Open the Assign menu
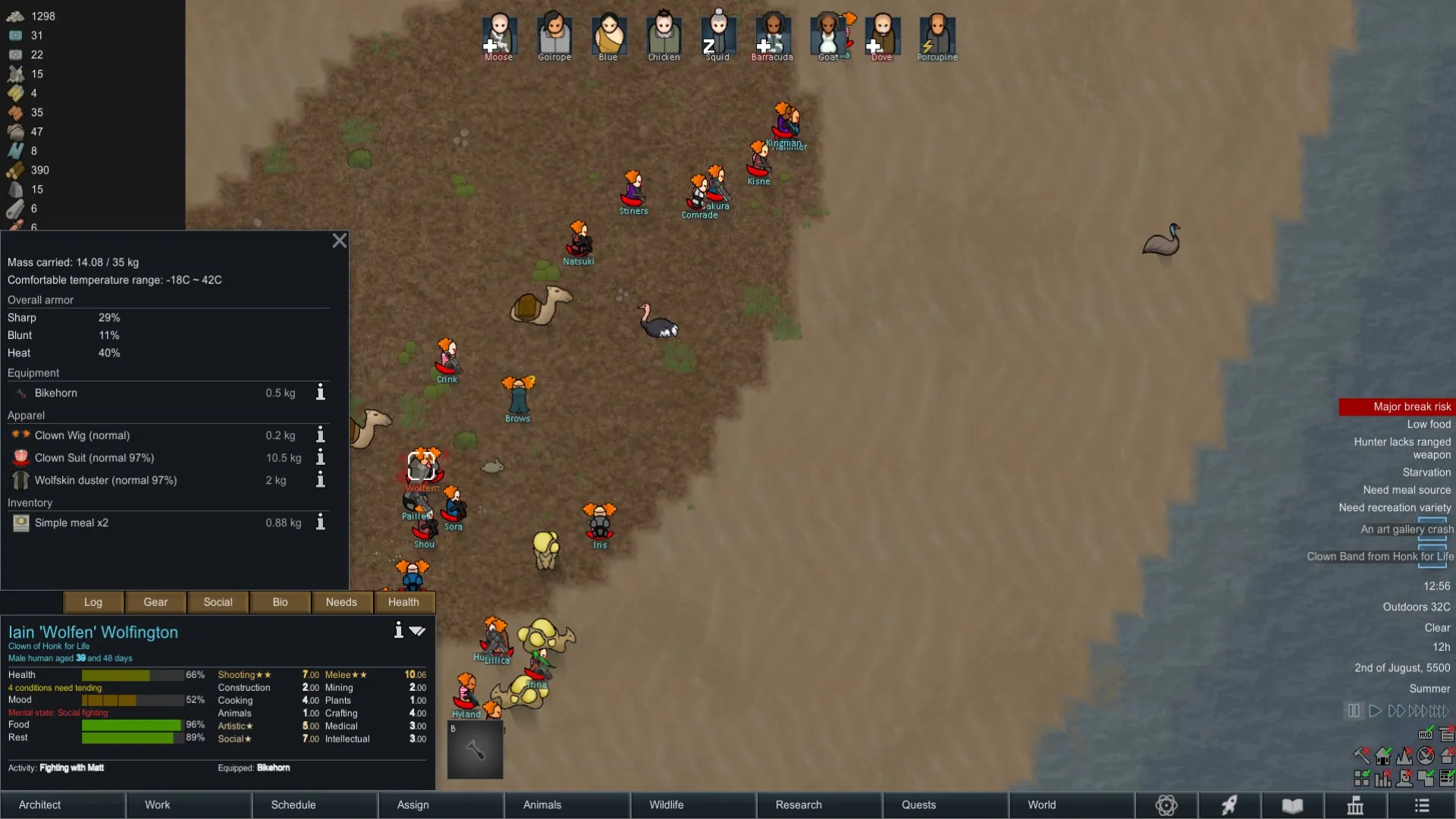 coord(440,805)
